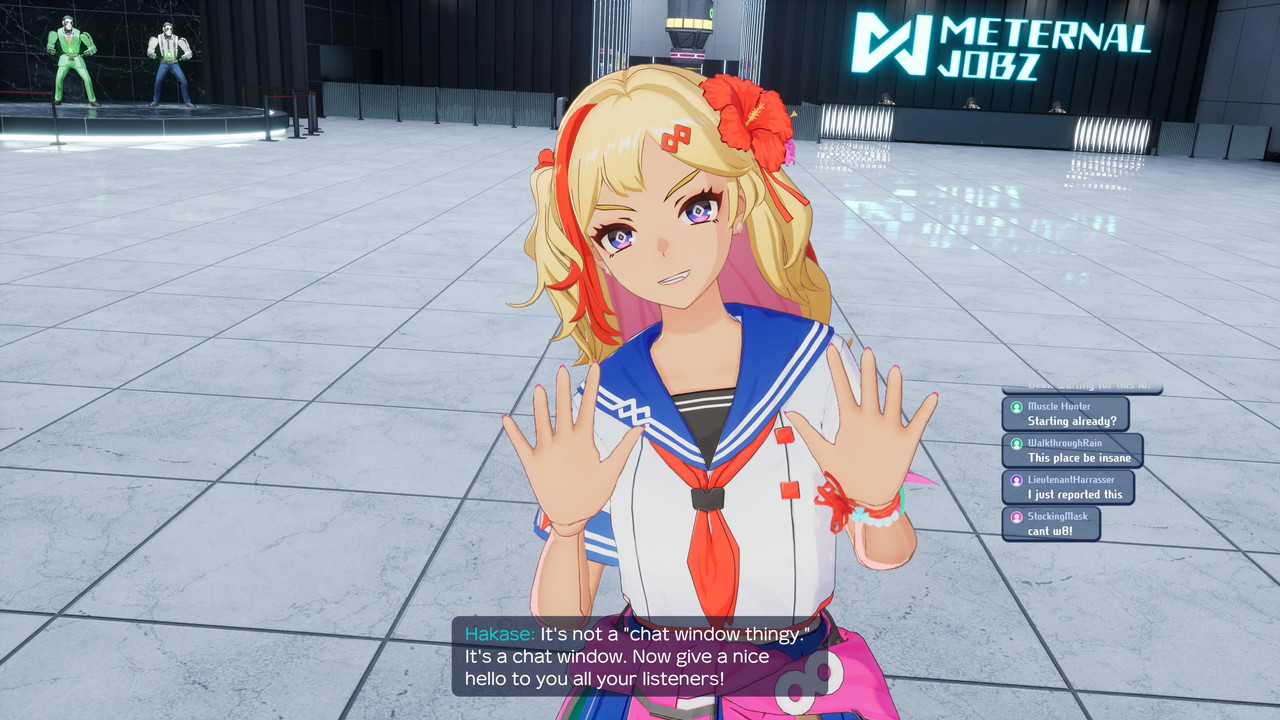Select Muscle Hunter's "Starting already?" chat message
Viewport: 1280px width, 720px height.
pos(1066,414)
